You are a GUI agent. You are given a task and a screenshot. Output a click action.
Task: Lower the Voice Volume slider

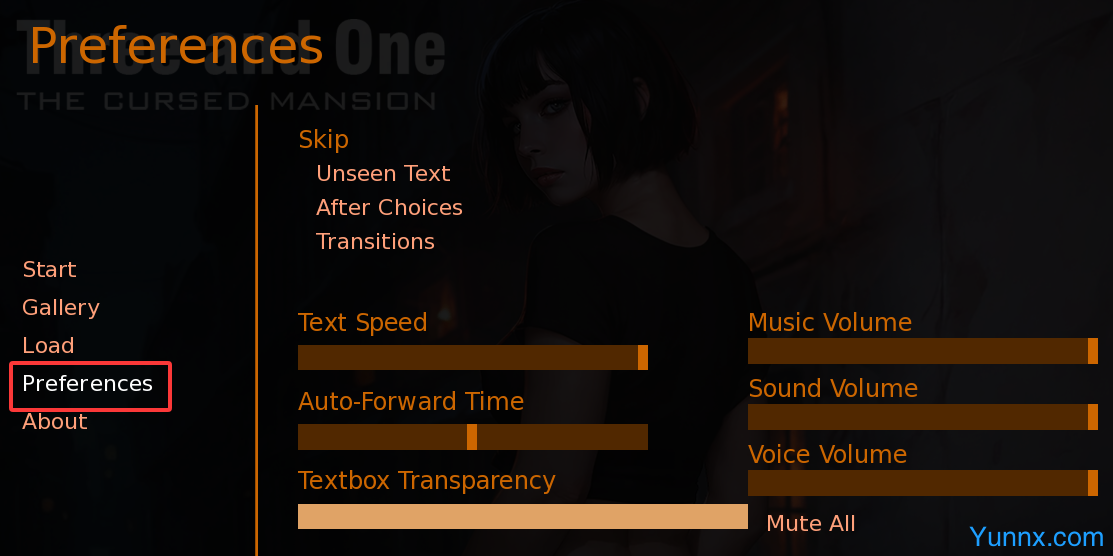coord(922,483)
